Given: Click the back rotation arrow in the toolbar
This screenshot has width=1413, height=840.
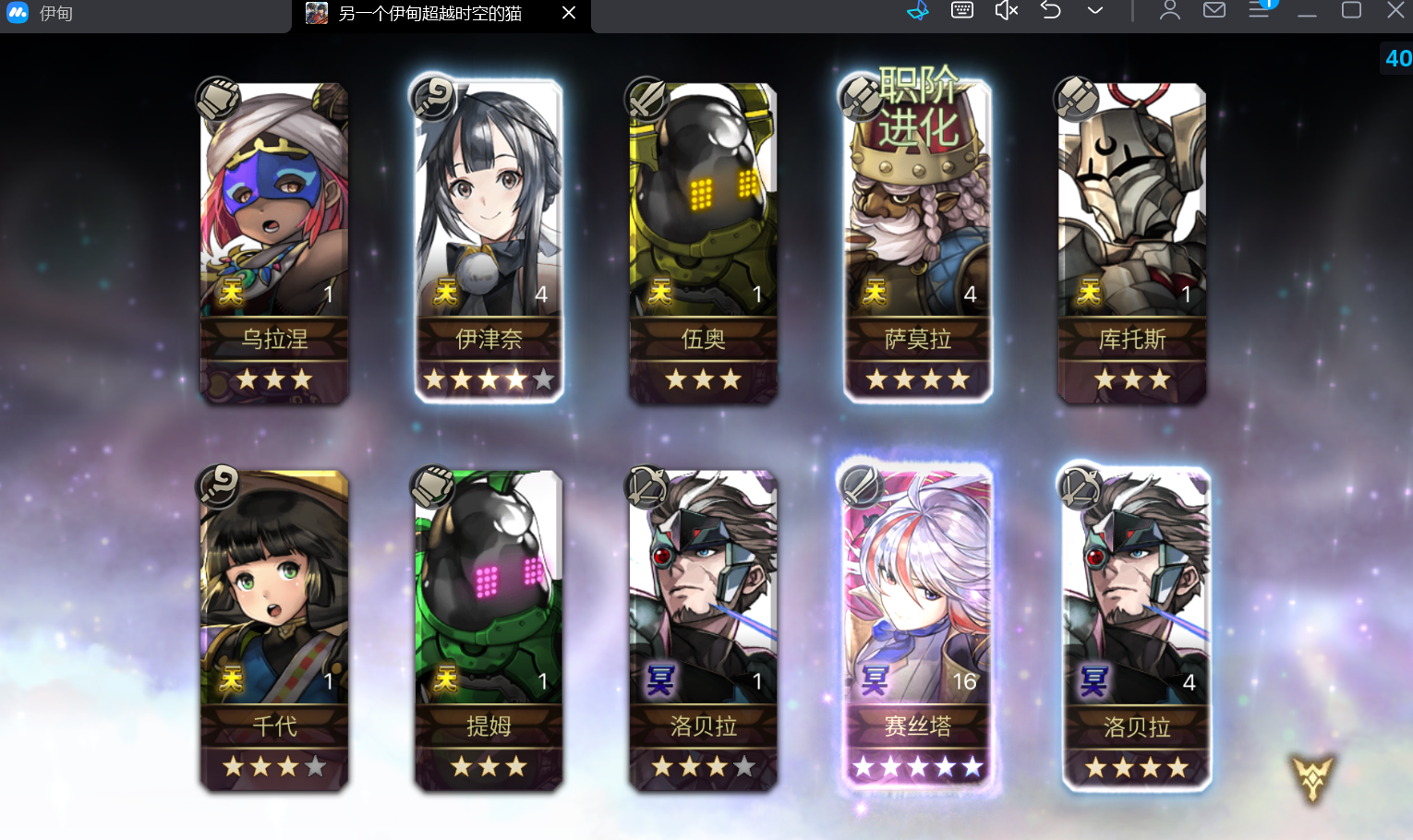Looking at the screenshot, I should 1050,11.
